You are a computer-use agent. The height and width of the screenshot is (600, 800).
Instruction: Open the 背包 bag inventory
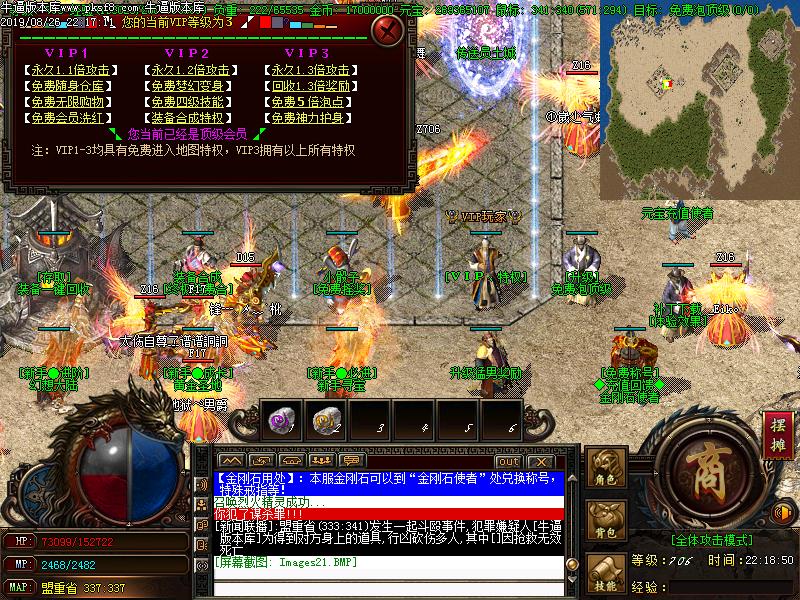pyautogui.click(x=605, y=521)
